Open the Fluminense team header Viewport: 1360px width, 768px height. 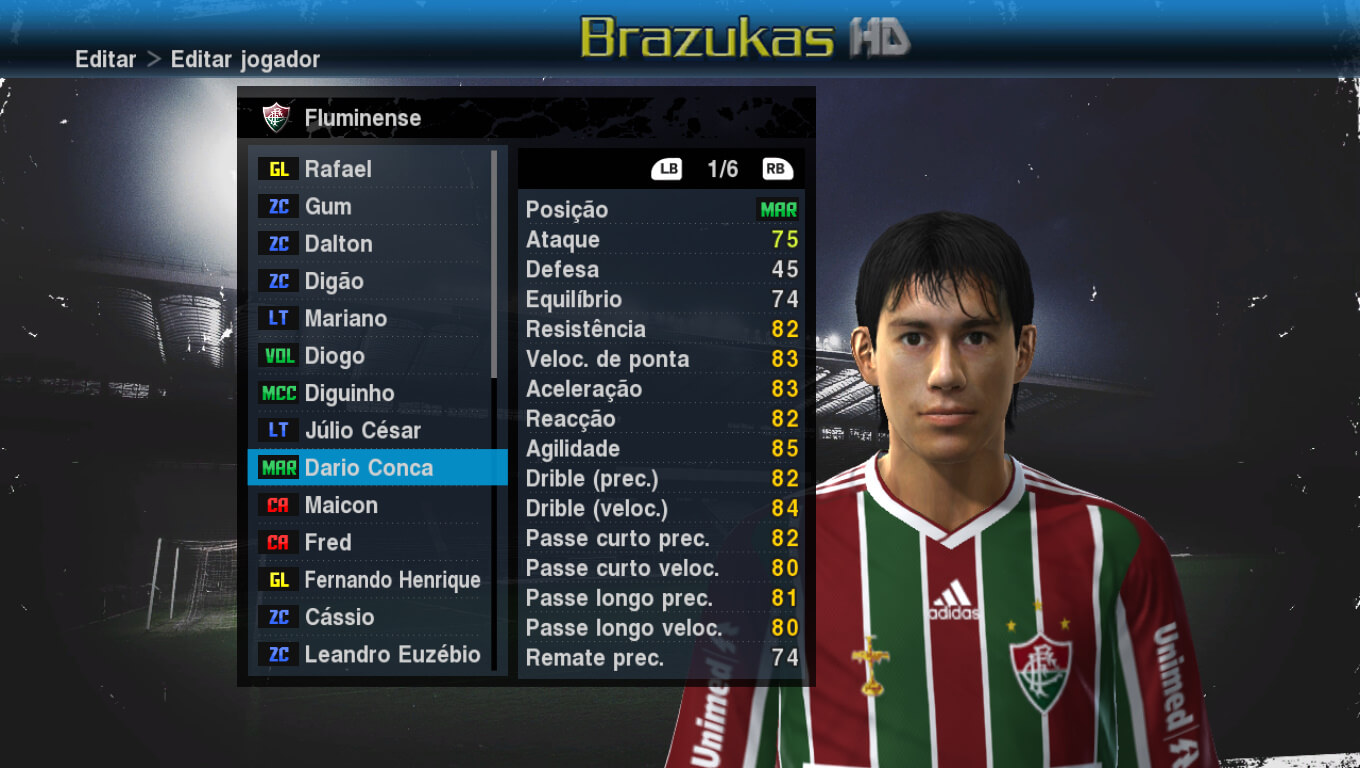(x=362, y=118)
